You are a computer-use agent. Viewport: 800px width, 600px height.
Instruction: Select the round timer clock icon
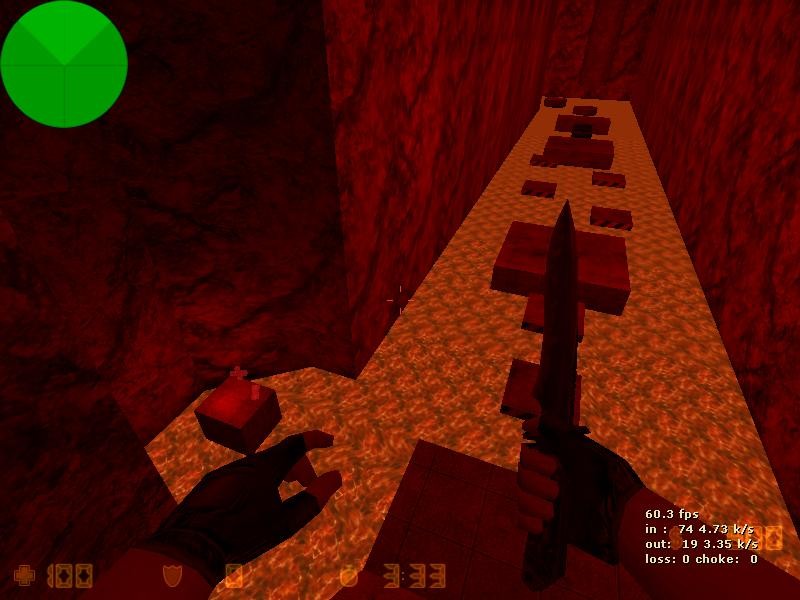[x=349, y=576]
